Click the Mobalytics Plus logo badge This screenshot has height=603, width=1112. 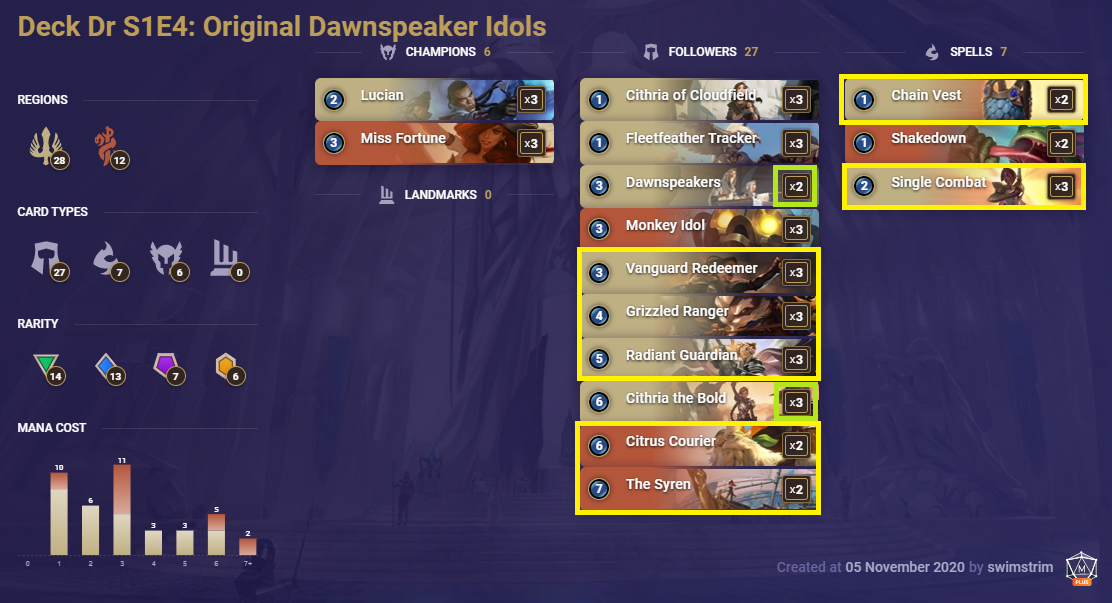point(1081,567)
